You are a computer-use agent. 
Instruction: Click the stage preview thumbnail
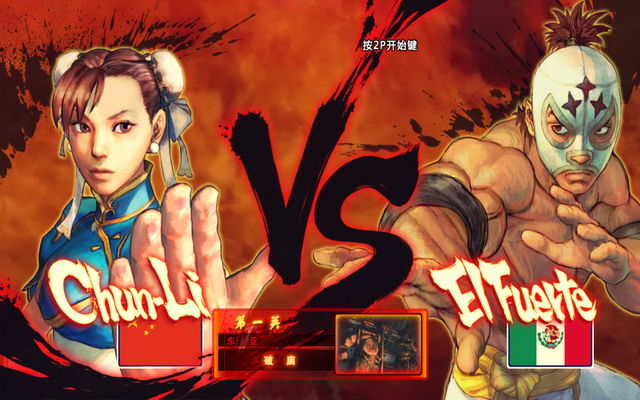(x=377, y=342)
